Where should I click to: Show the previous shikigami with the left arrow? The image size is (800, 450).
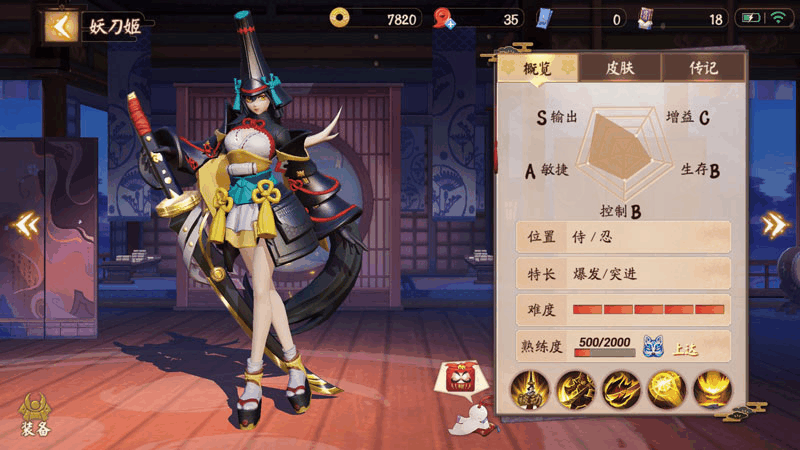[26, 225]
